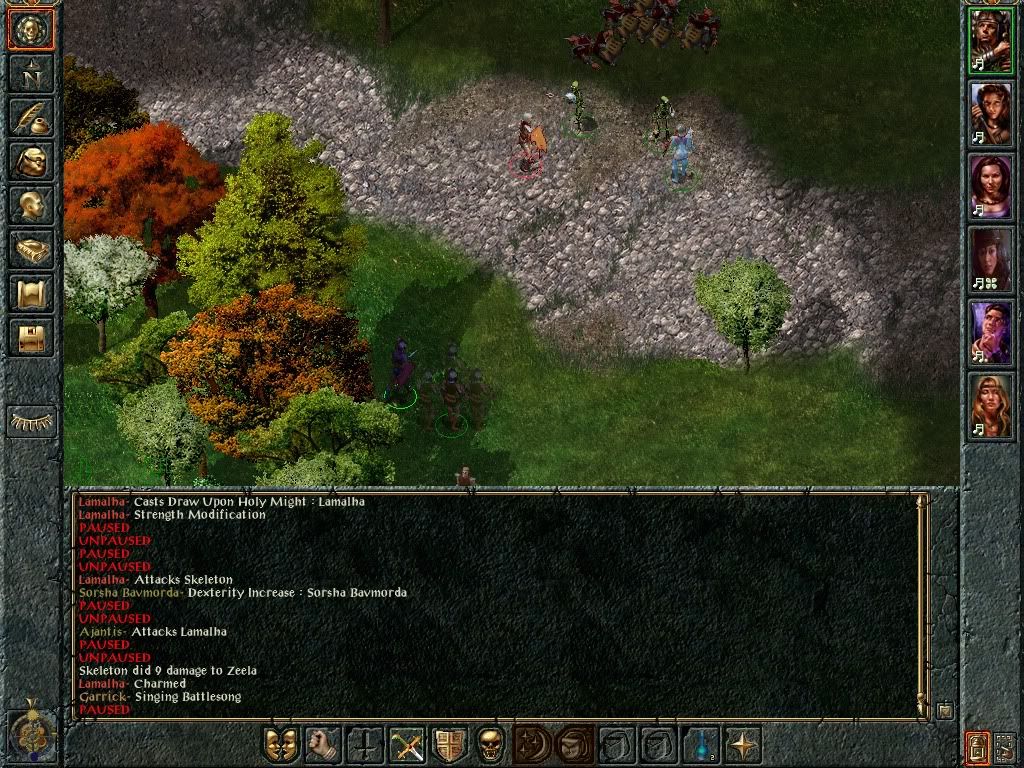Screen dimensions: 1024x768
Task: Select the shield guard action
Action: (x=448, y=745)
